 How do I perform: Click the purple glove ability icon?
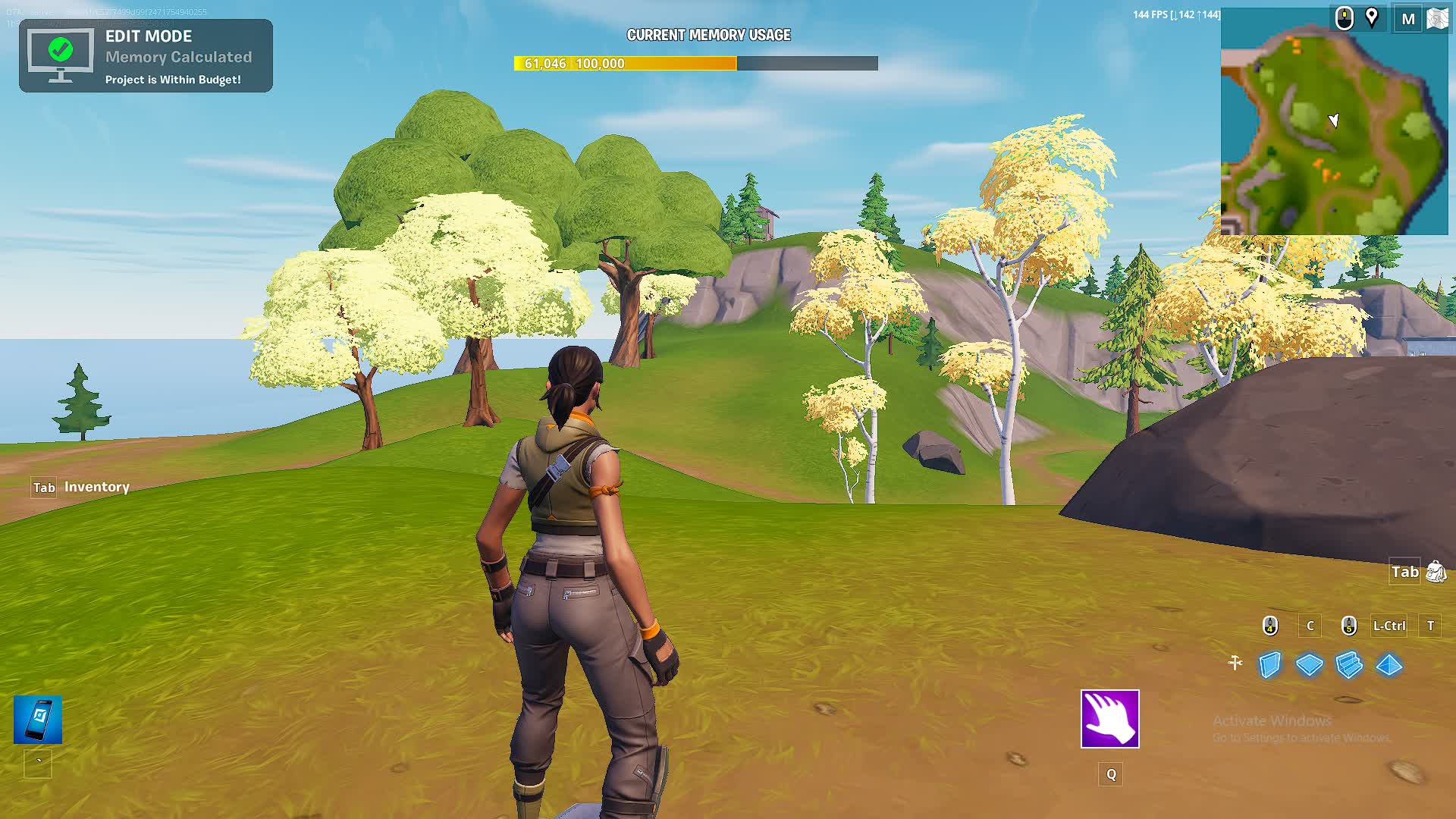click(x=1110, y=720)
